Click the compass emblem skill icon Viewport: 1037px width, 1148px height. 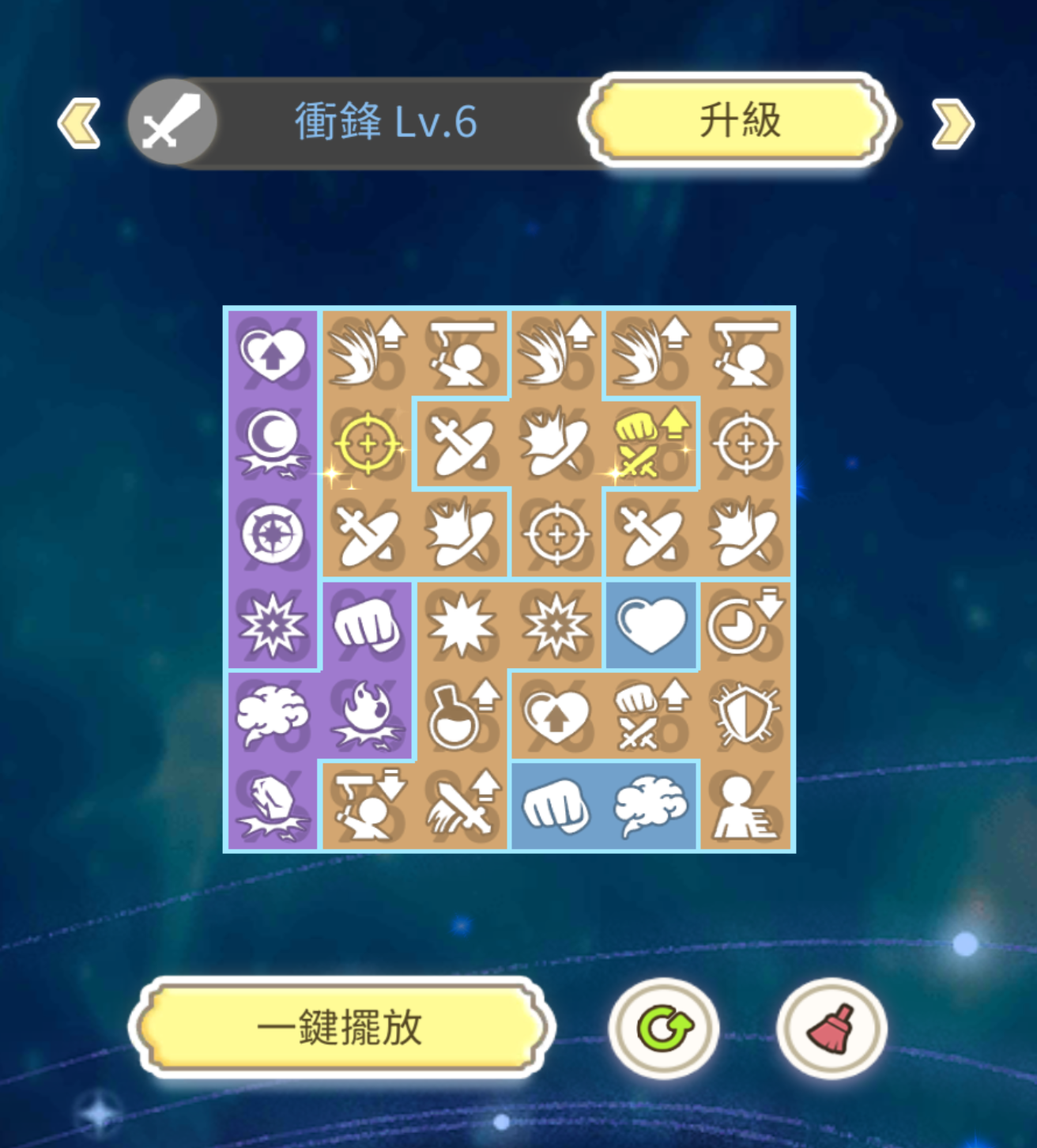273,536
